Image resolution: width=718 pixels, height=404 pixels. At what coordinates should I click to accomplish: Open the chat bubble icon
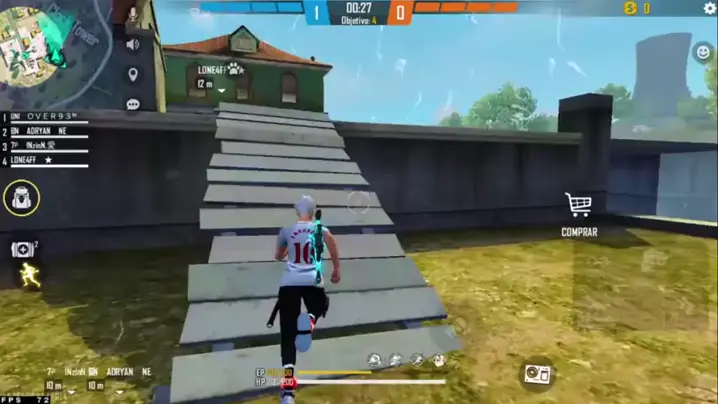click(x=132, y=104)
